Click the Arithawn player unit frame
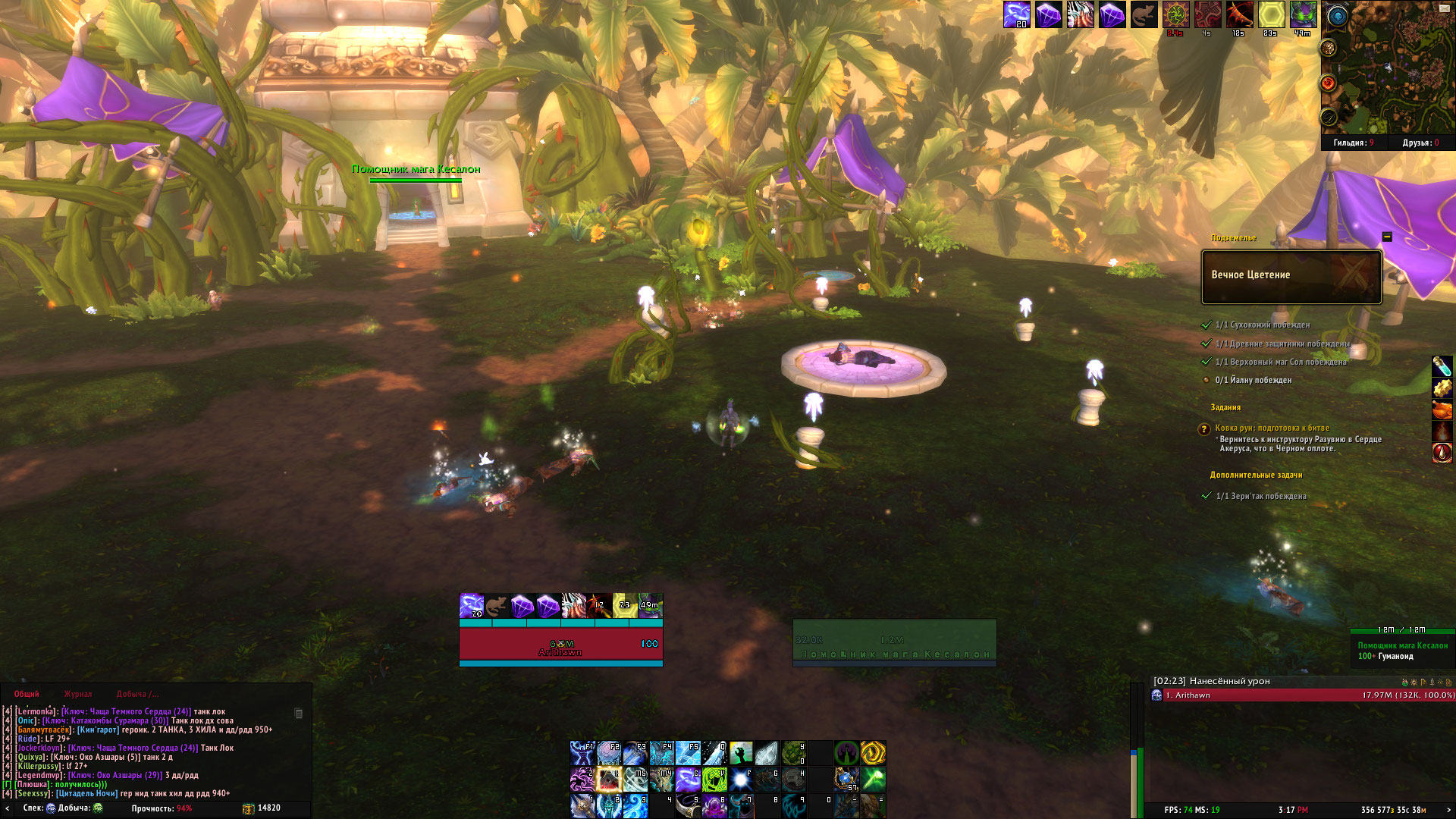The image size is (1456, 819). 560,643
